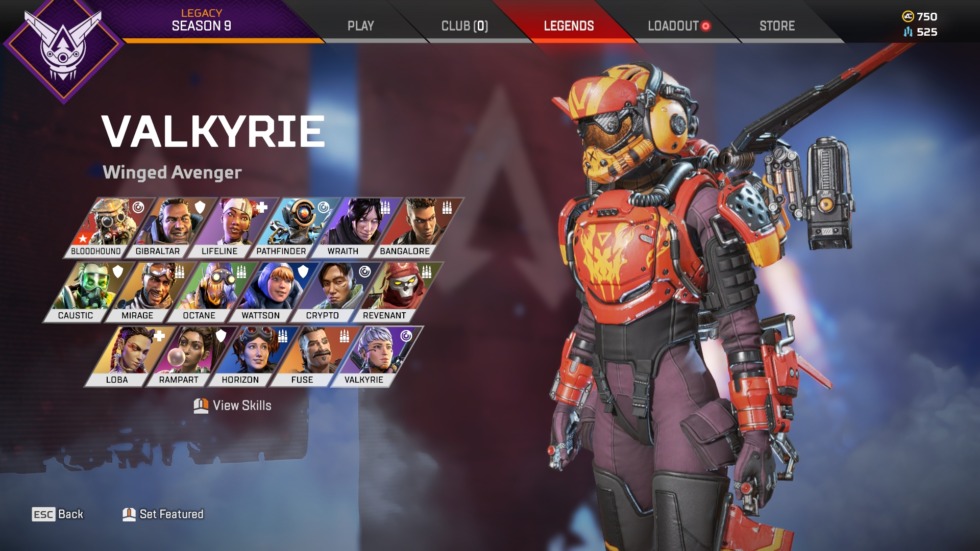Image resolution: width=980 pixels, height=551 pixels.
Task: Open View Skills for Valkyrie
Action: (x=233, y=406)
